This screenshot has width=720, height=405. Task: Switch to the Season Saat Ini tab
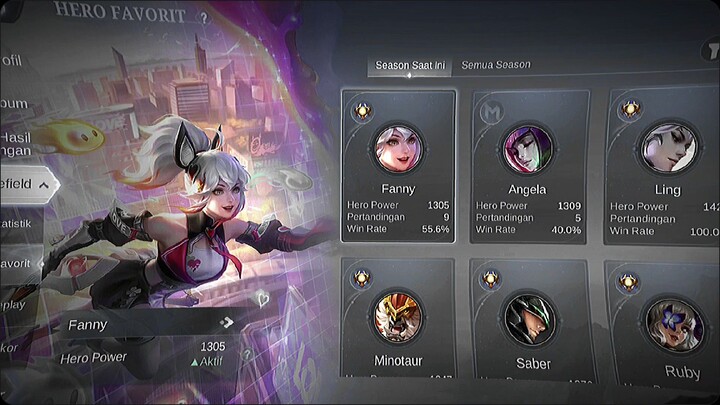[410, 66]
